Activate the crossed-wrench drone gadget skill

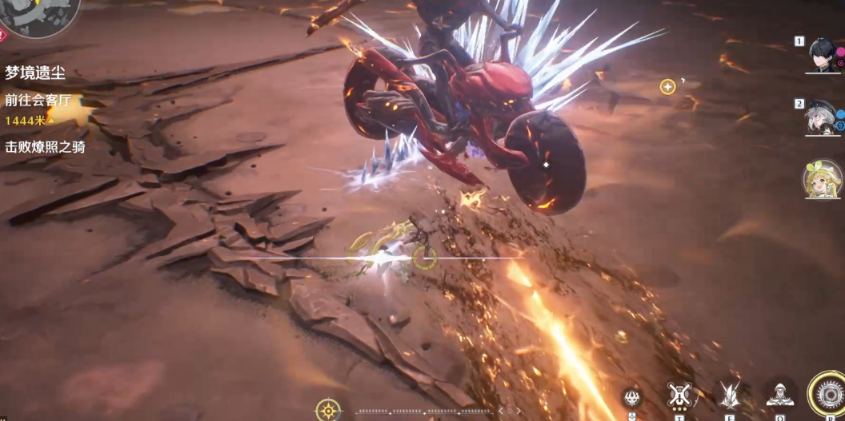pyautogui.click(x=681, y=395)
